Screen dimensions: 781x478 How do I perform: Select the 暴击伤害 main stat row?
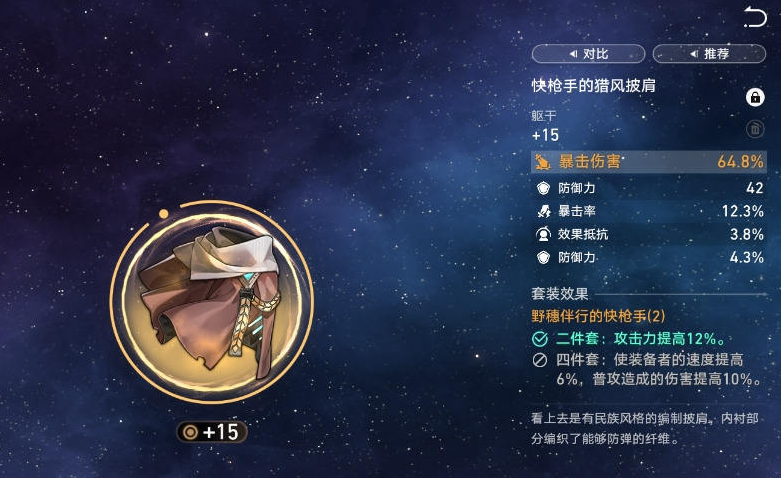pyautogui.click(x=649, y=162)
